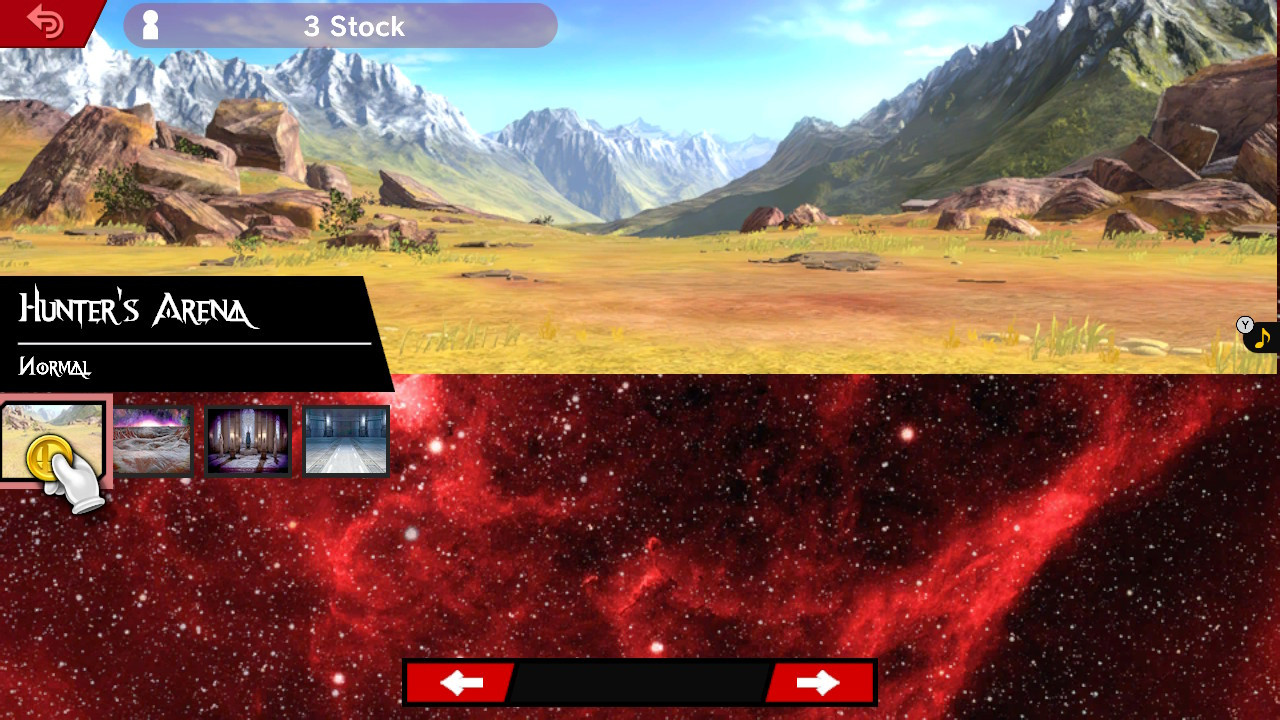This screenshot has width=1280, height=720.
Task: Click the player silhouette icon on the Stock banner
Action: (x=152, y=25)
